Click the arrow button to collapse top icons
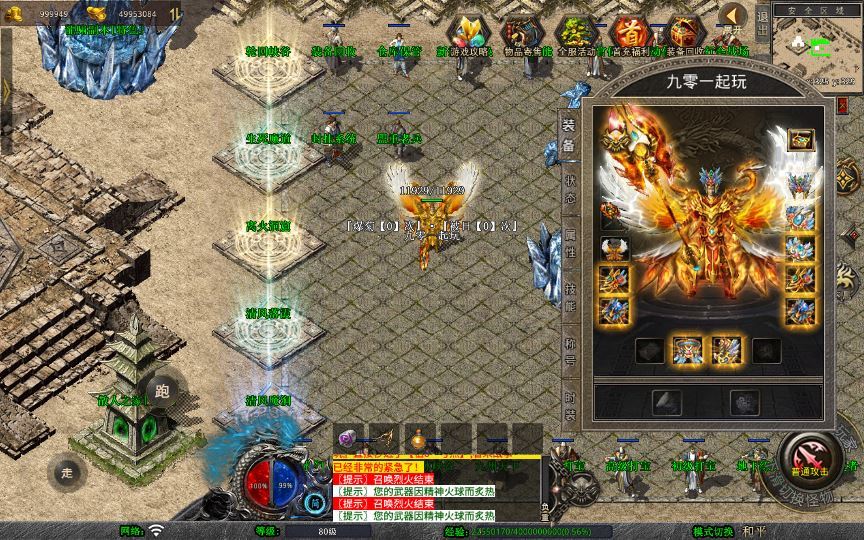 (734, 17)
